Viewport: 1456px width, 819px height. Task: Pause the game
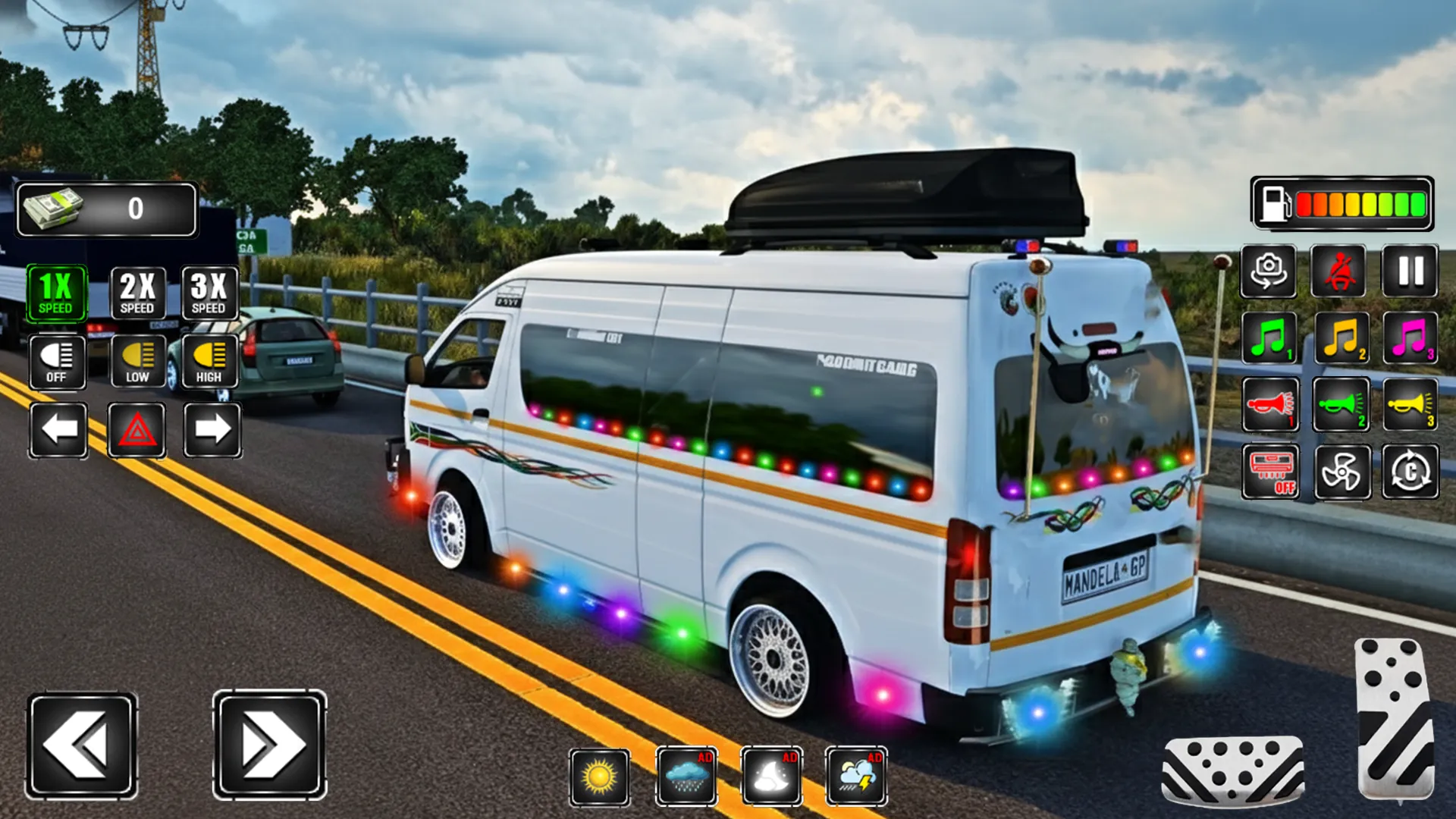point(1409,271)
